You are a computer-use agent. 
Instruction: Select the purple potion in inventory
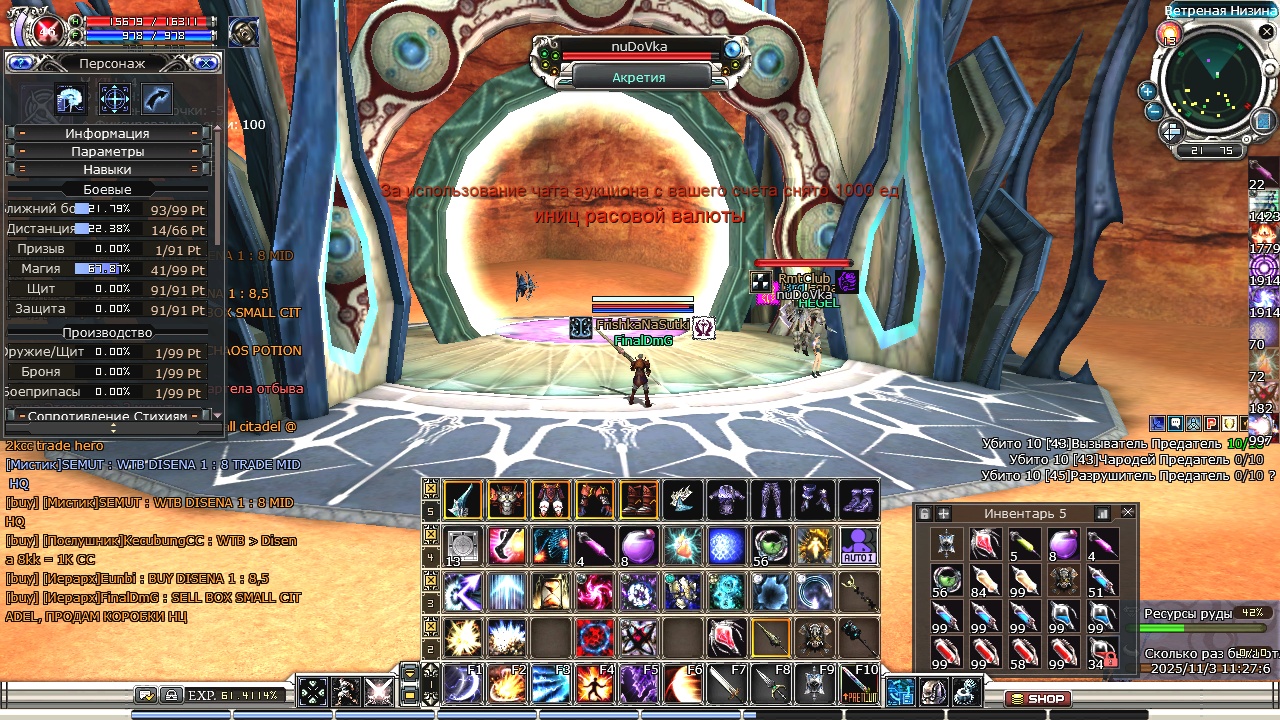tap(1062, 543)
